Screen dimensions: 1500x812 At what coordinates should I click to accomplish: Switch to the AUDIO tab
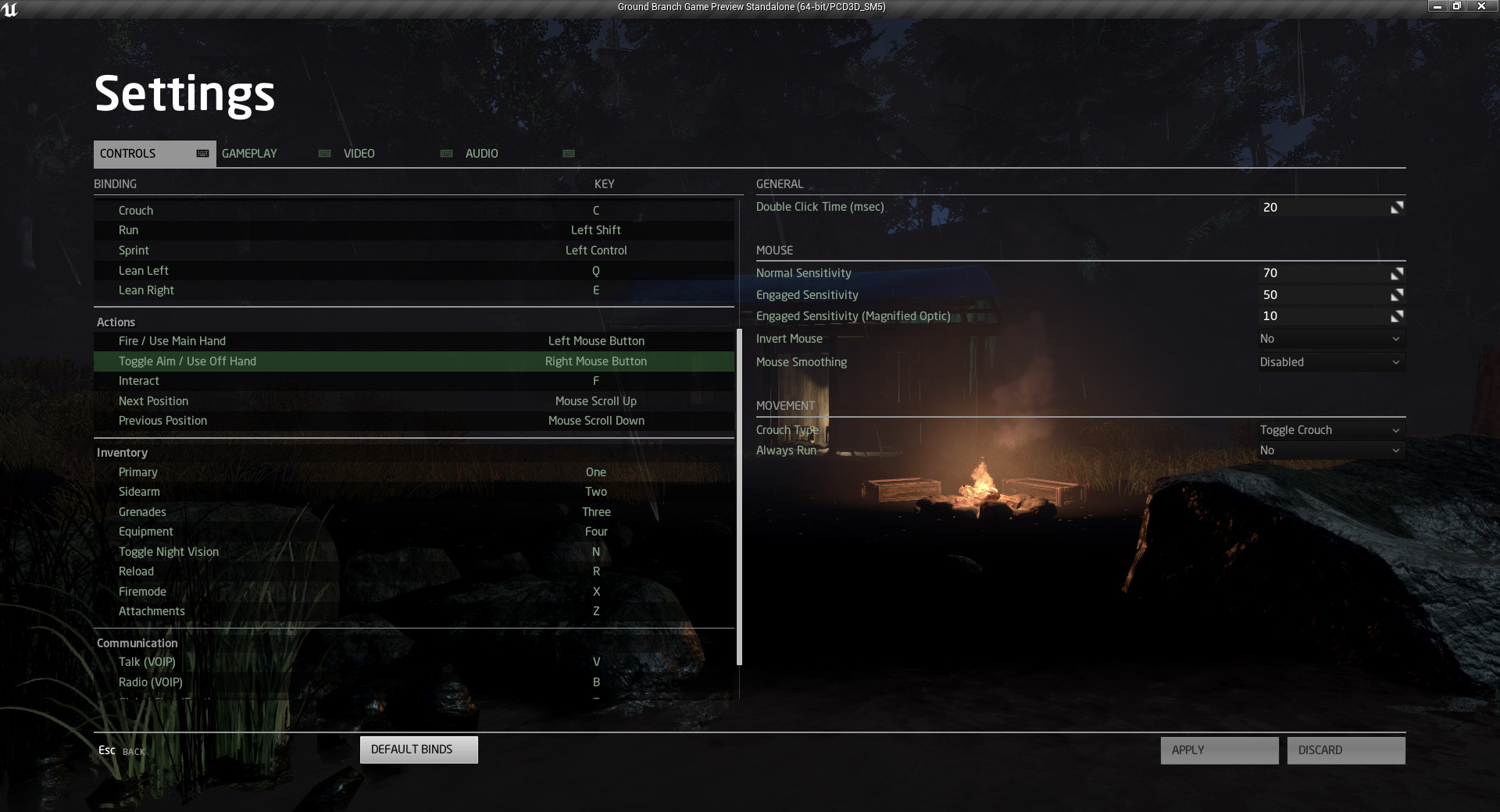(481, 154)
